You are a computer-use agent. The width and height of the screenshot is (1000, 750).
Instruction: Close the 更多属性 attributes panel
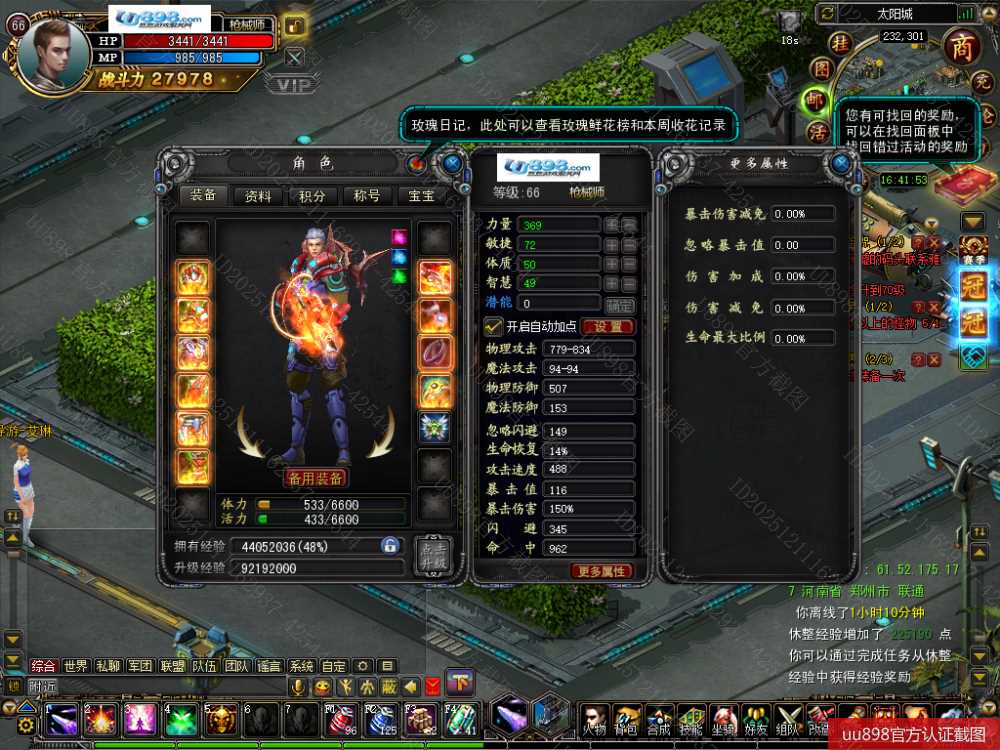pyautogui.click(x=842, y=162)
